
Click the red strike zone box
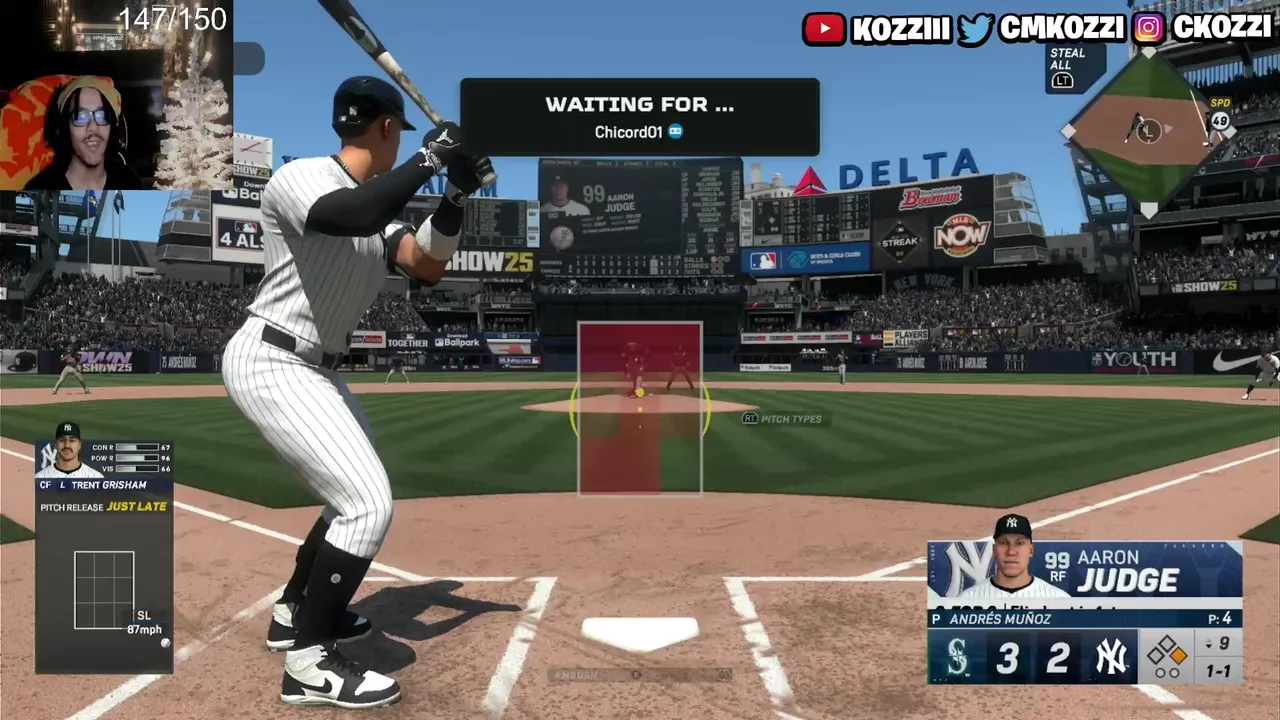[640, 408]
